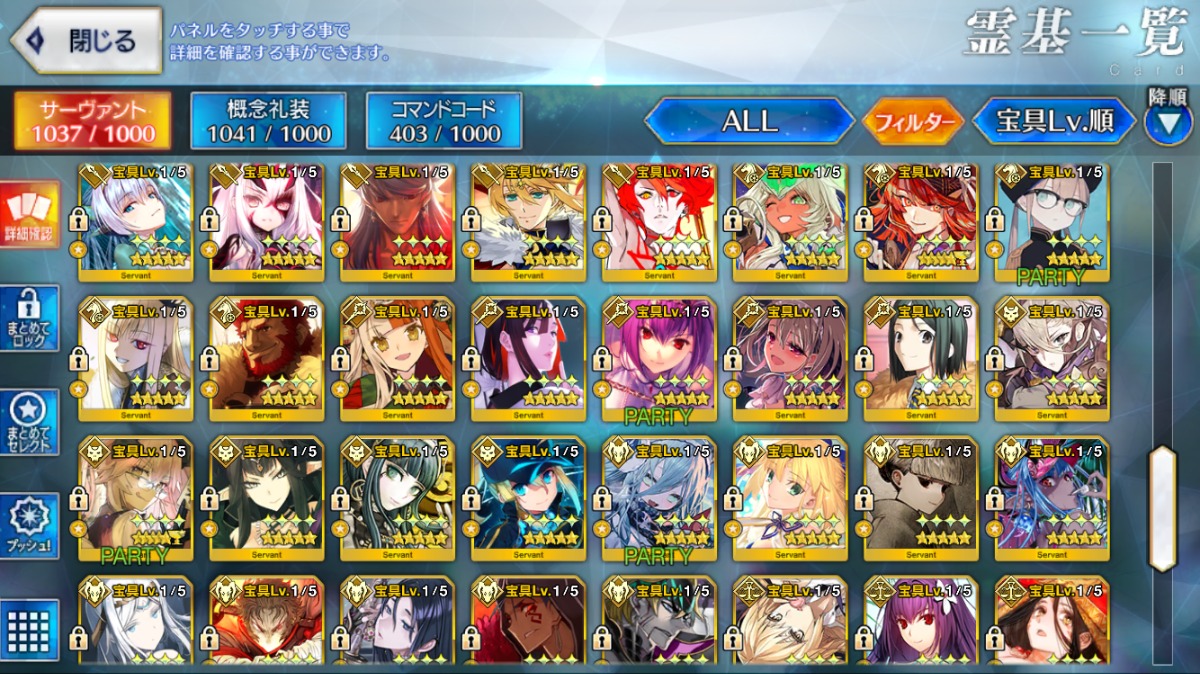Activate まとめてセレクト bulk select mode

pos(31,422)
